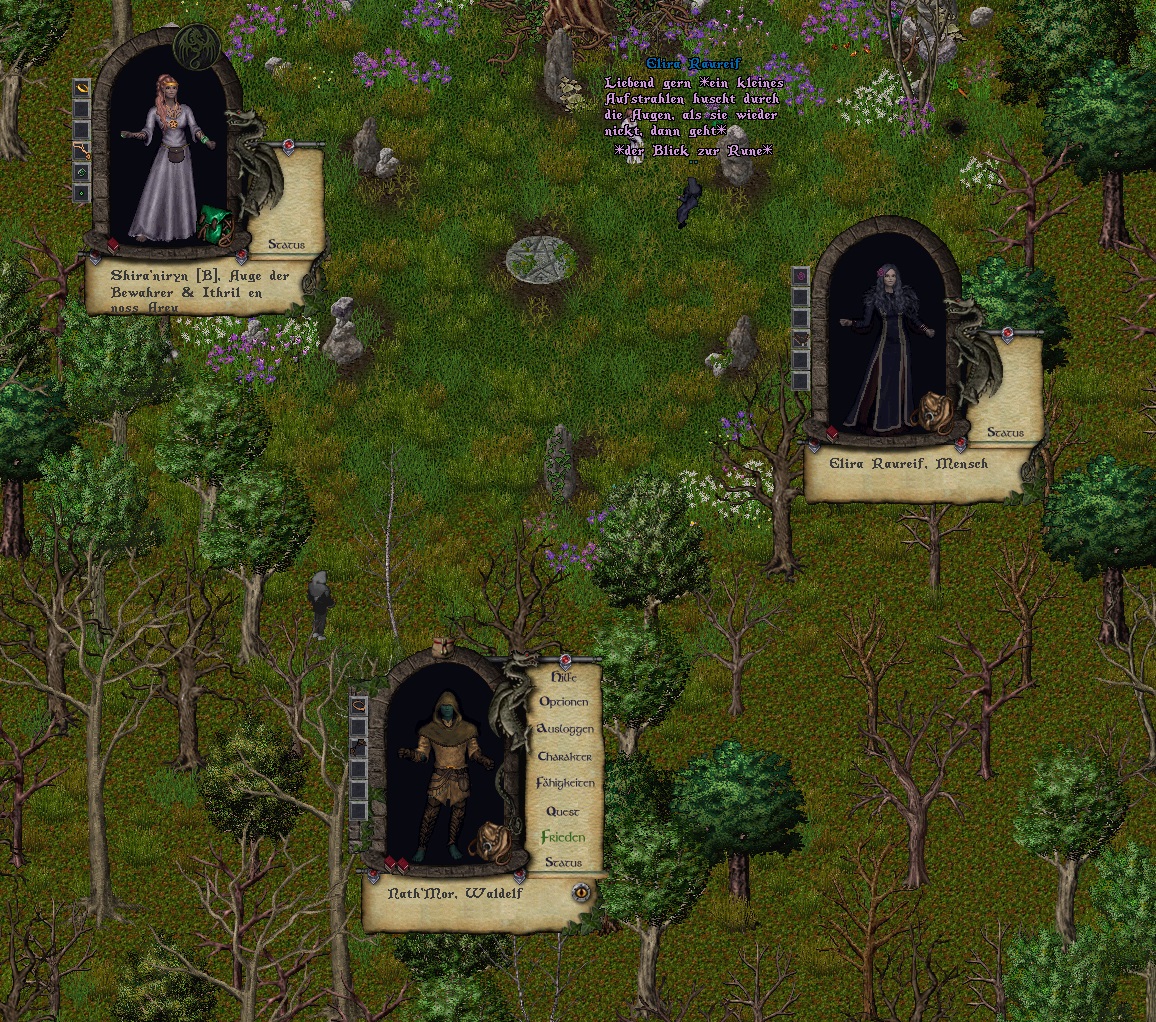Open Nath'Mor's brown leather backpack
Viewport: 1156px width, 1022px height.
click(x=489, y=842)
